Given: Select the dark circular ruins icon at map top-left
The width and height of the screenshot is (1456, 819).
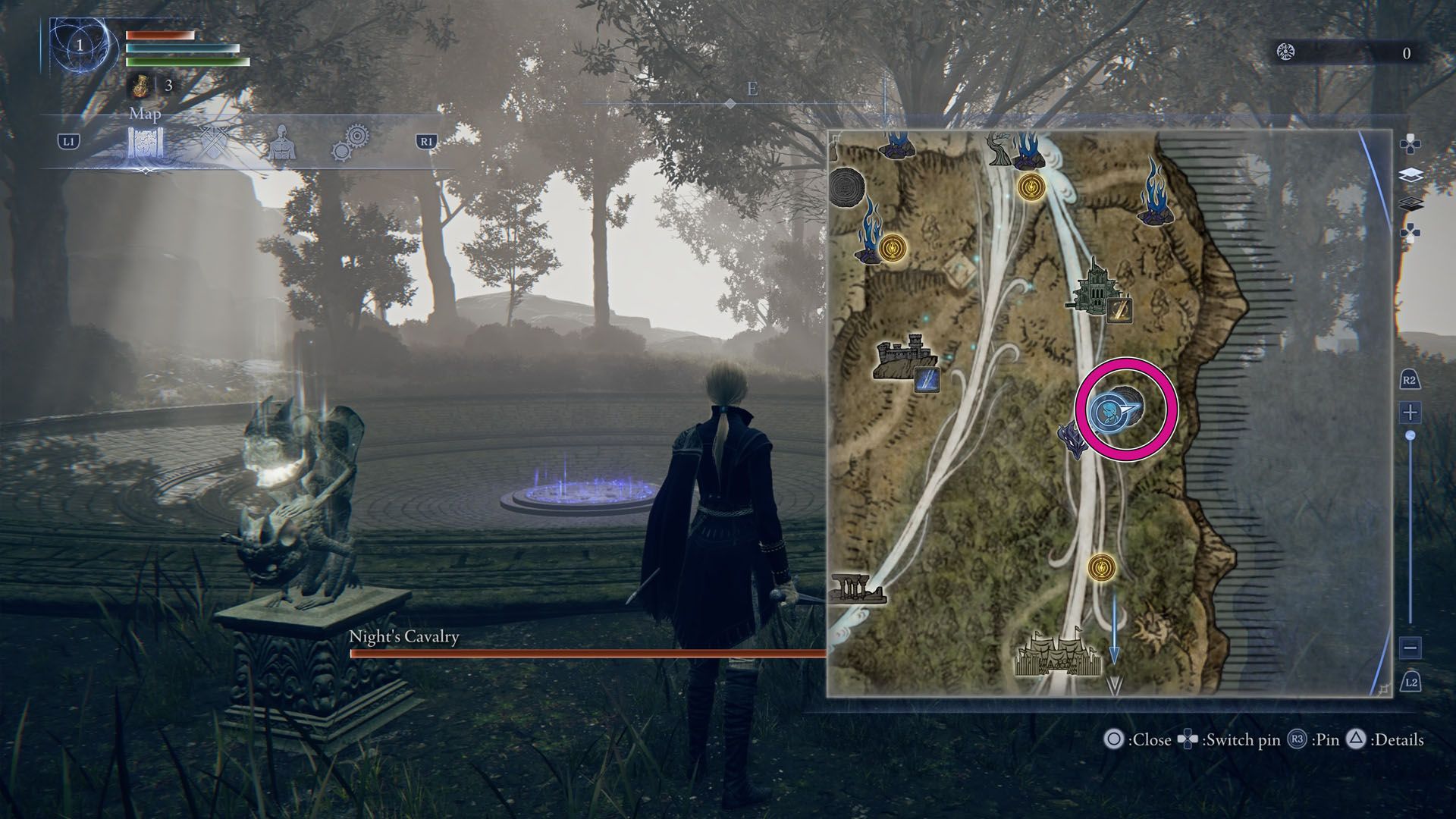Looking at the screenshot, I should (x=846, y=187).
